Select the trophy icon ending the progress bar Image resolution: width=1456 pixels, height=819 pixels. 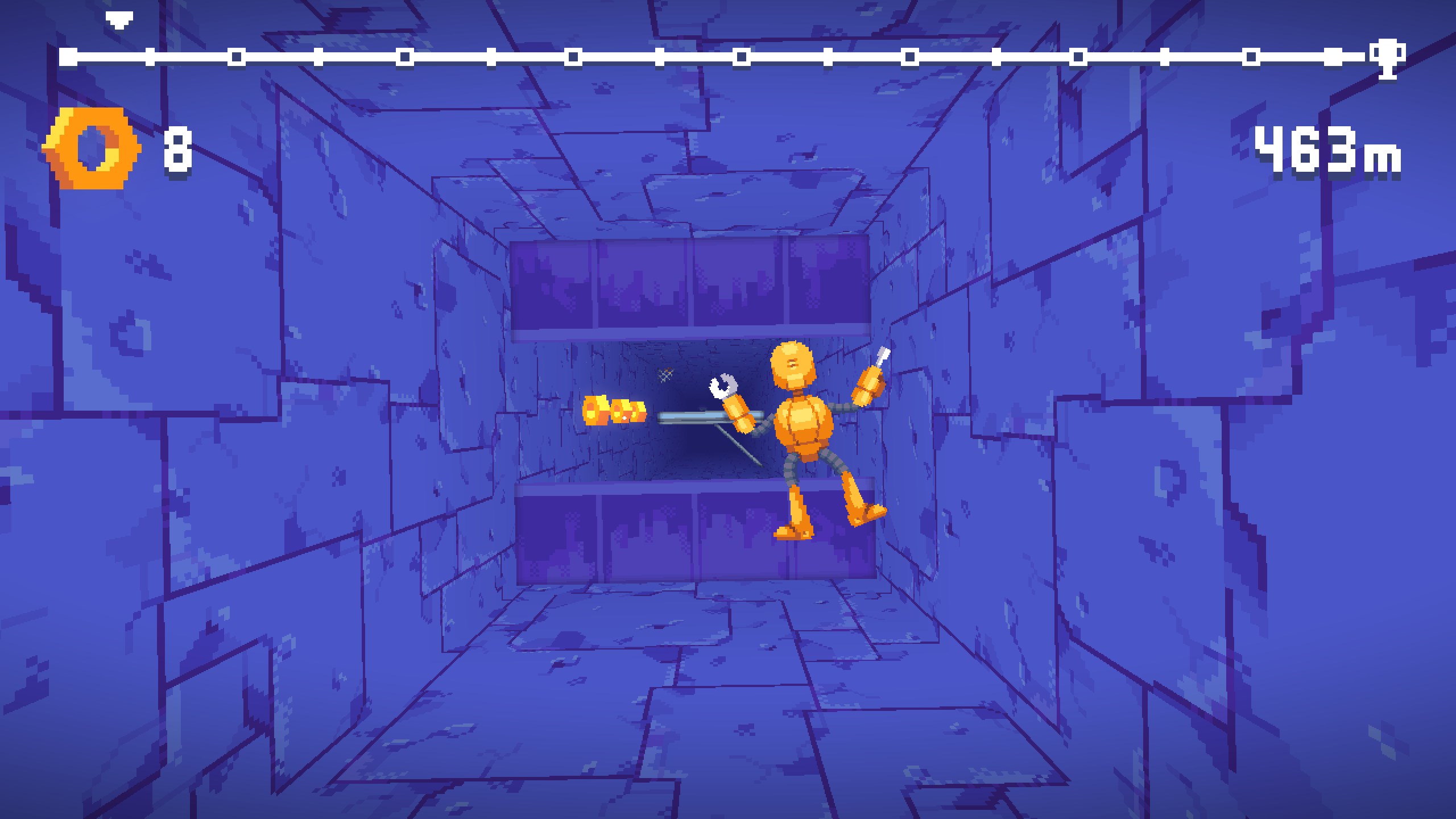1388,57
